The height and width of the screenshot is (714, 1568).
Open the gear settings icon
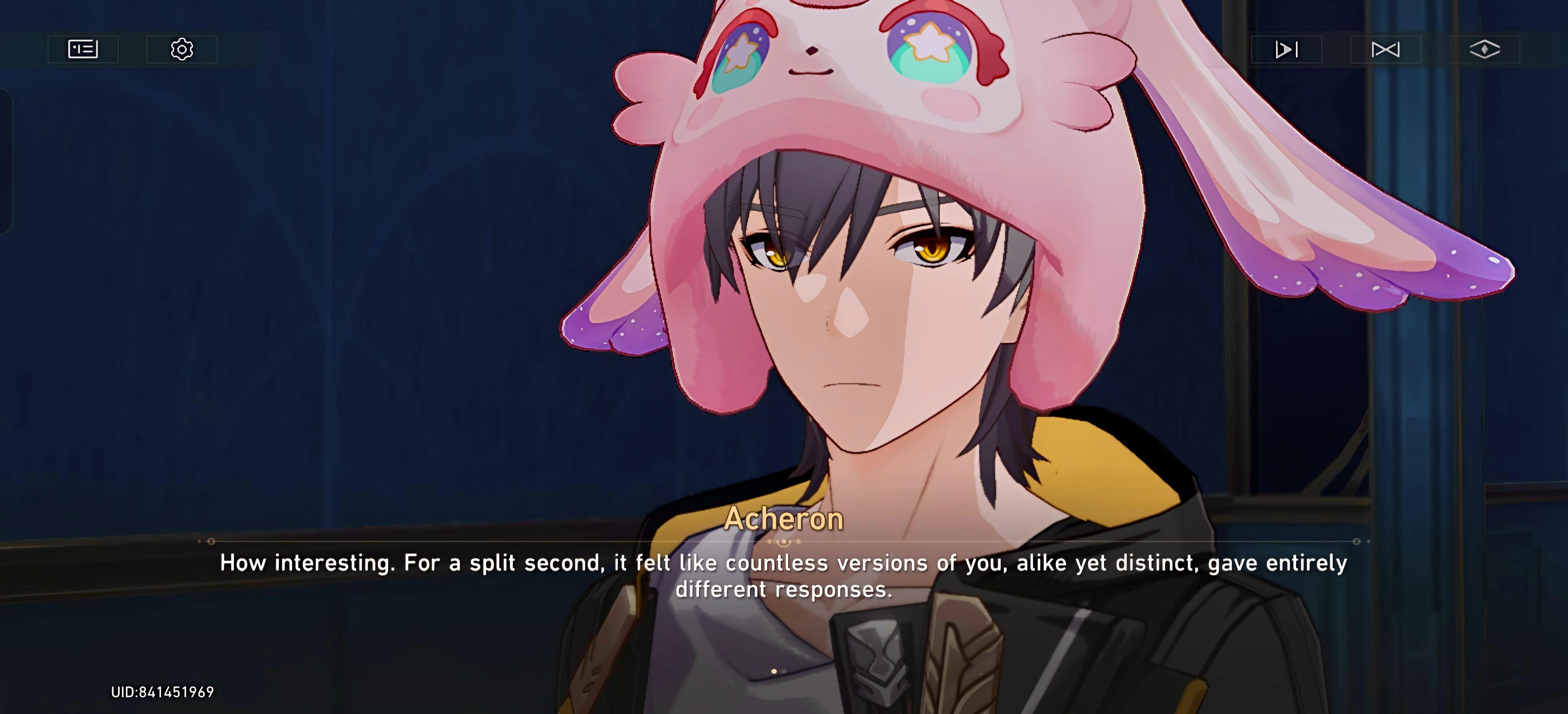point(181,49)
